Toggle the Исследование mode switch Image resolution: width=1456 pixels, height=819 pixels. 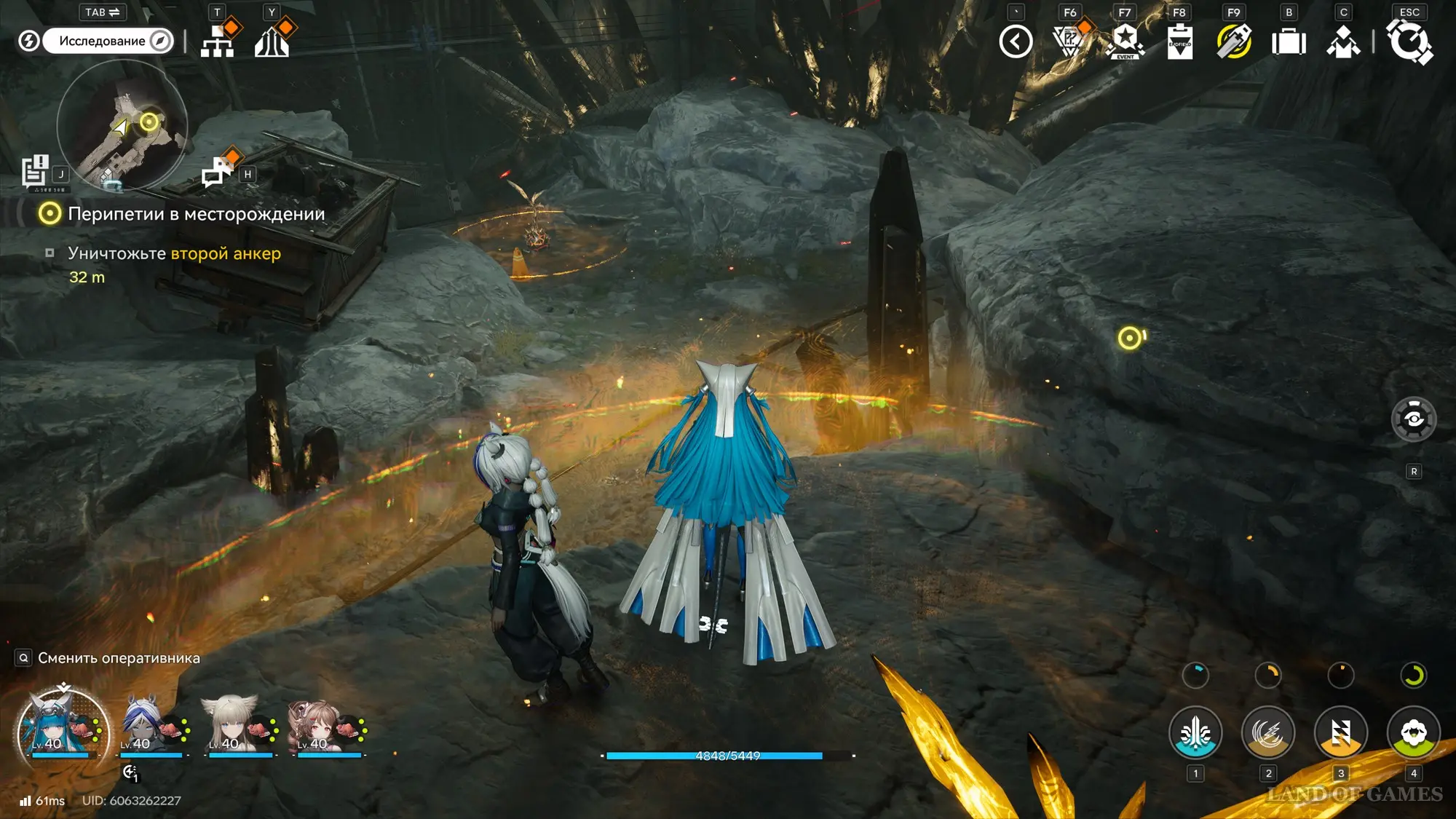point(108,41)
